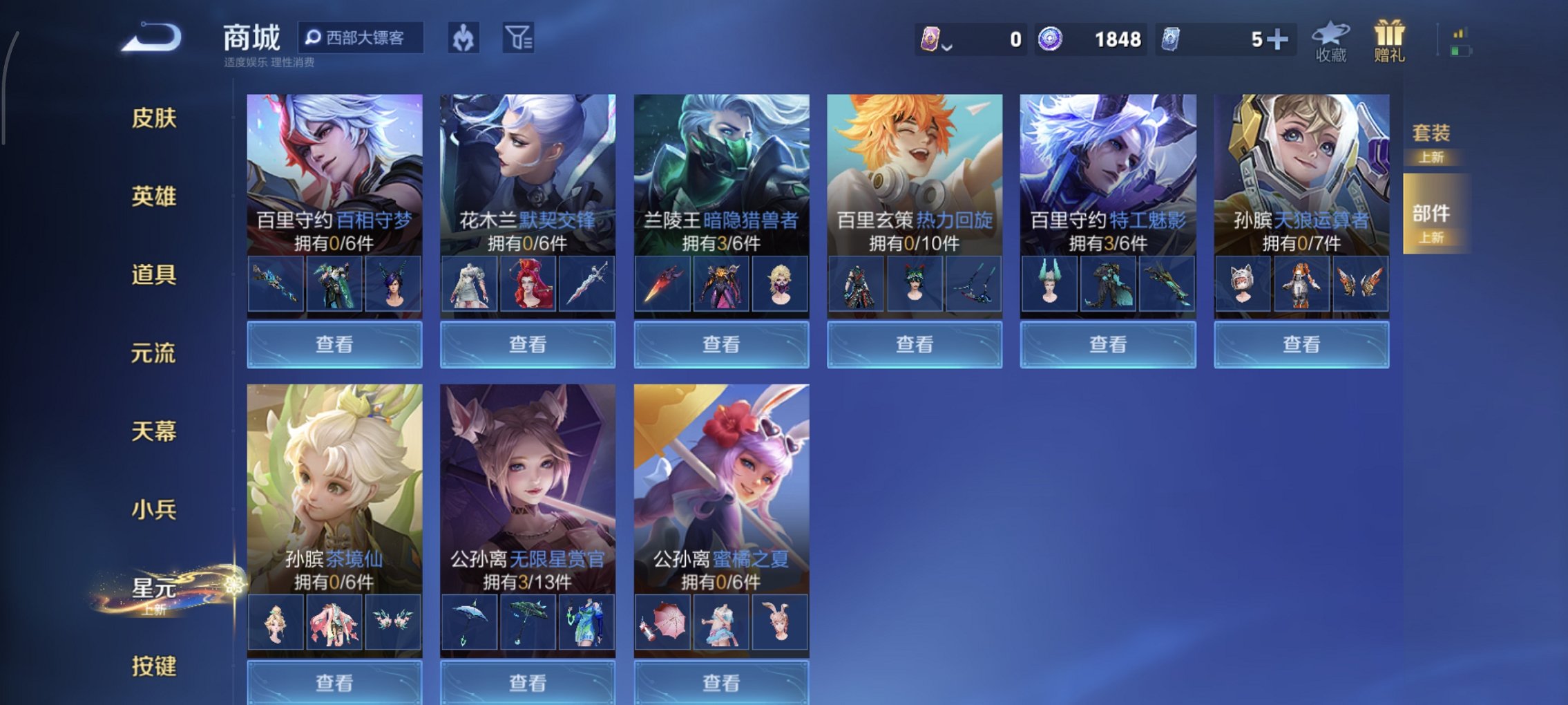Open the 皮肤 category in the sidebar
The image size is (1568, 705).
[155, 119]
